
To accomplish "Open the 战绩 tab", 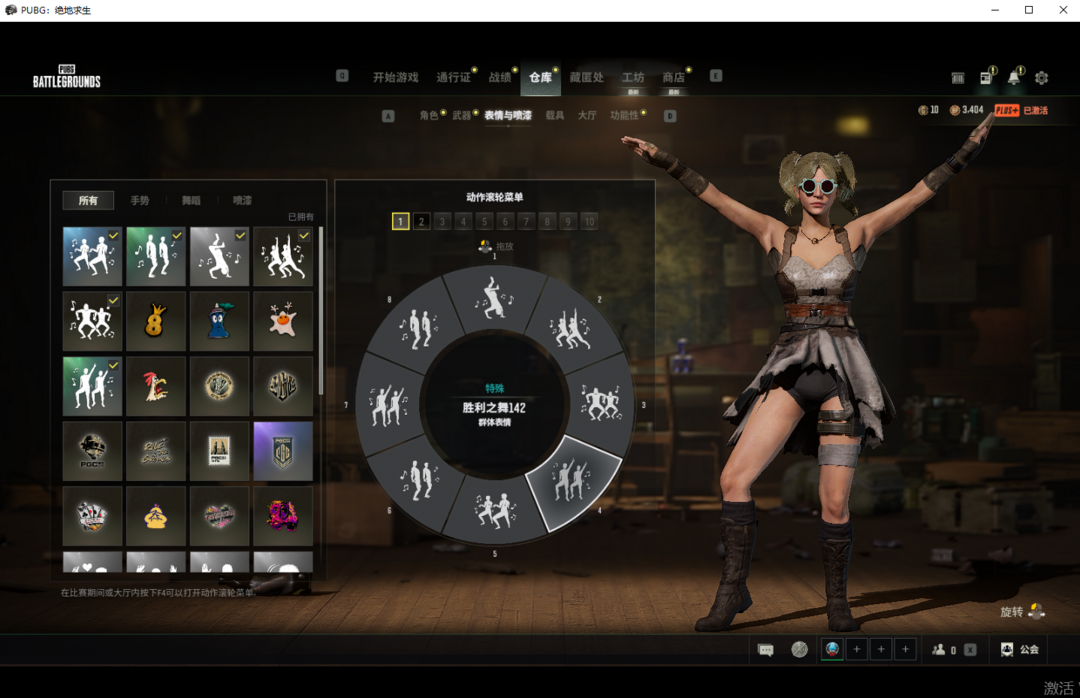I will [499, 77].
